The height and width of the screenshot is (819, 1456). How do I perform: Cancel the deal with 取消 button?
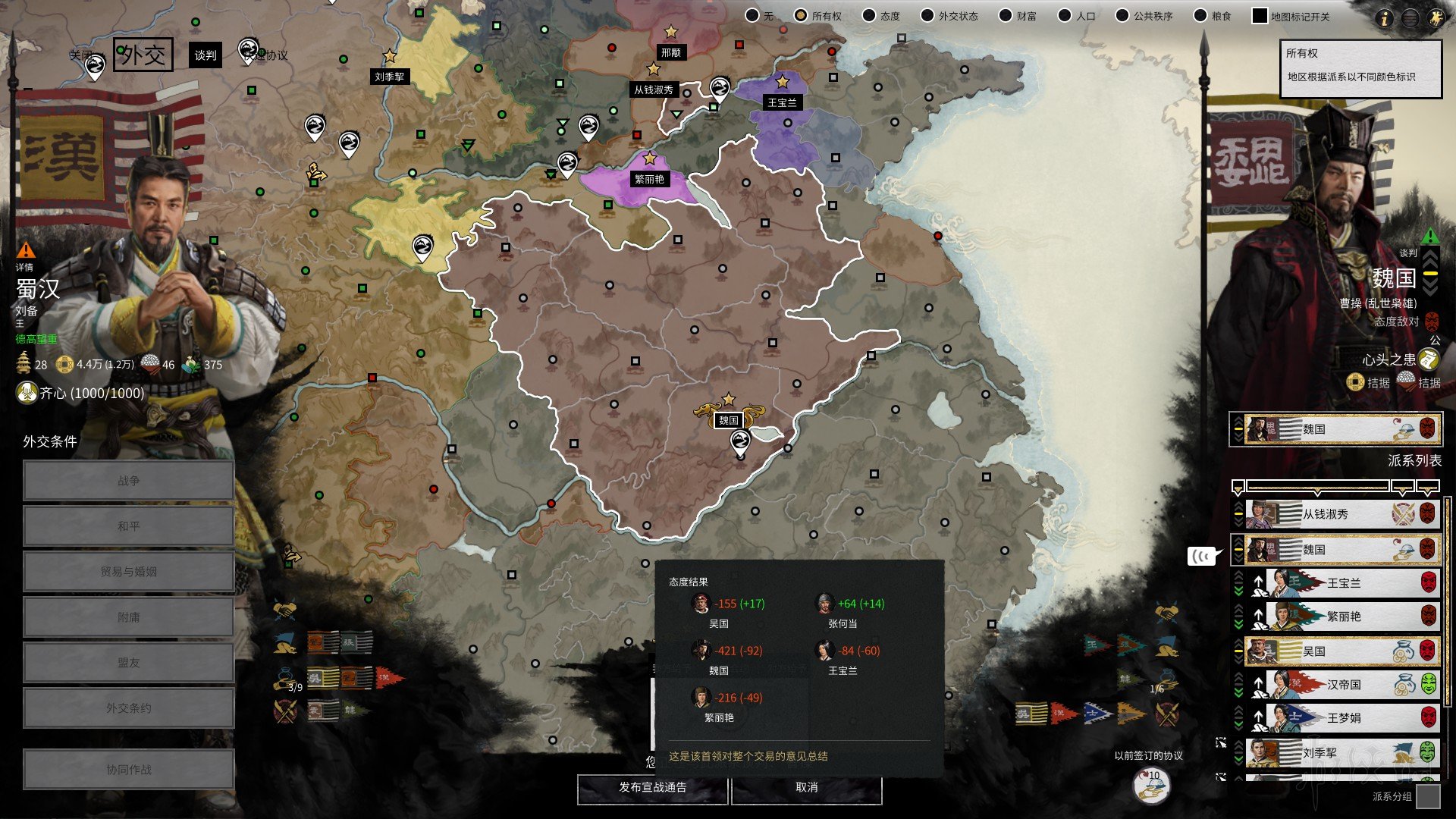[806, 788]
